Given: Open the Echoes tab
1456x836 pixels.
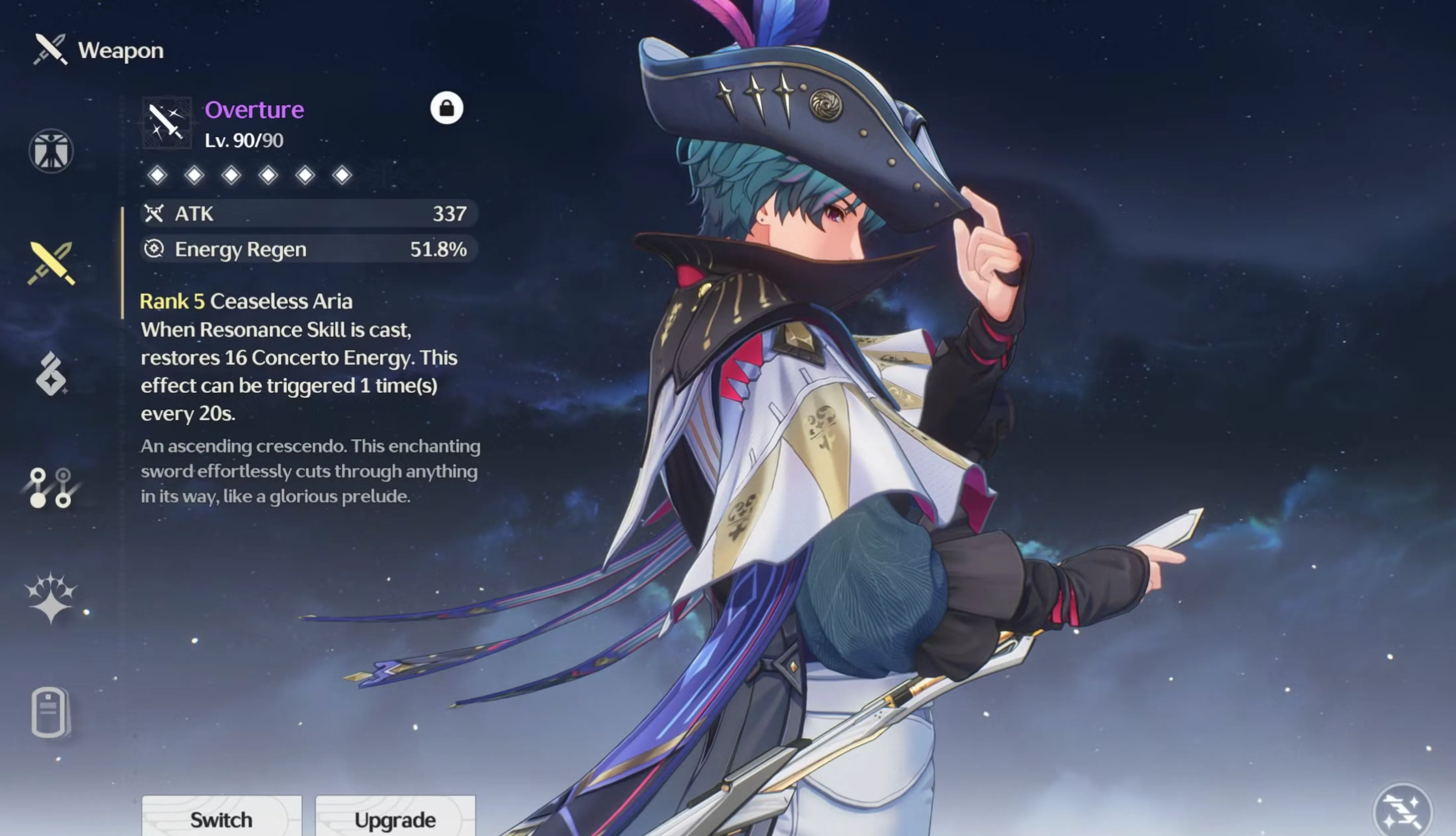Looking at the screenshot, I should click(x=51, y=374).
